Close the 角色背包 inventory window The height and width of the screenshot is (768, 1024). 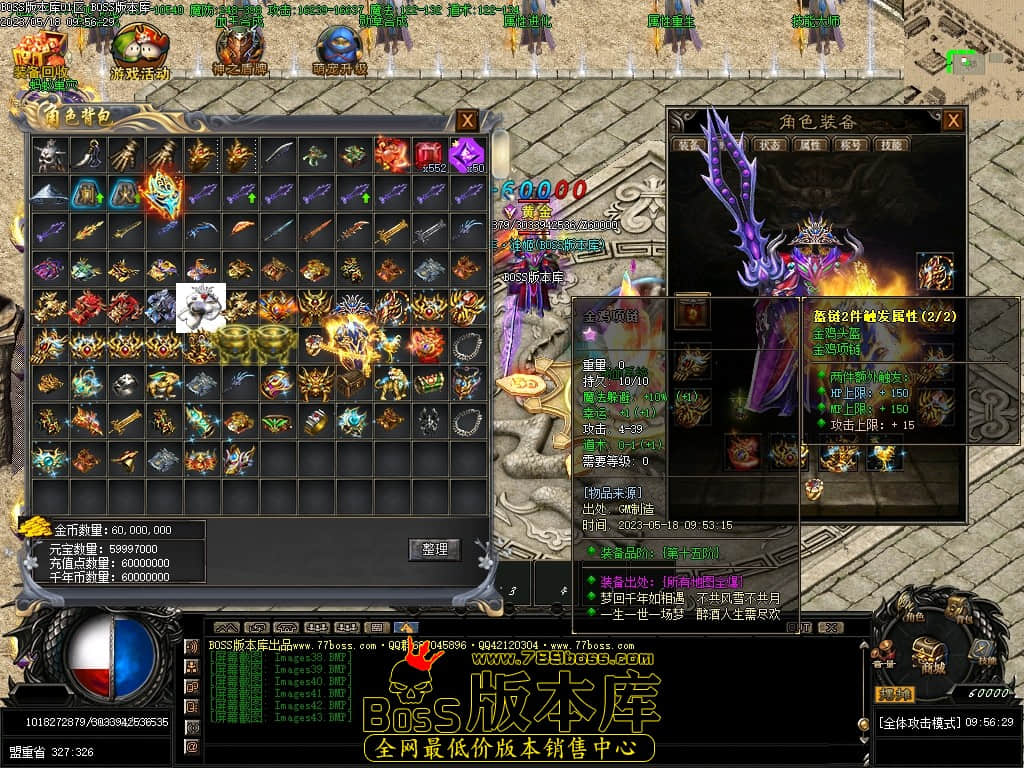coord(467,121)
